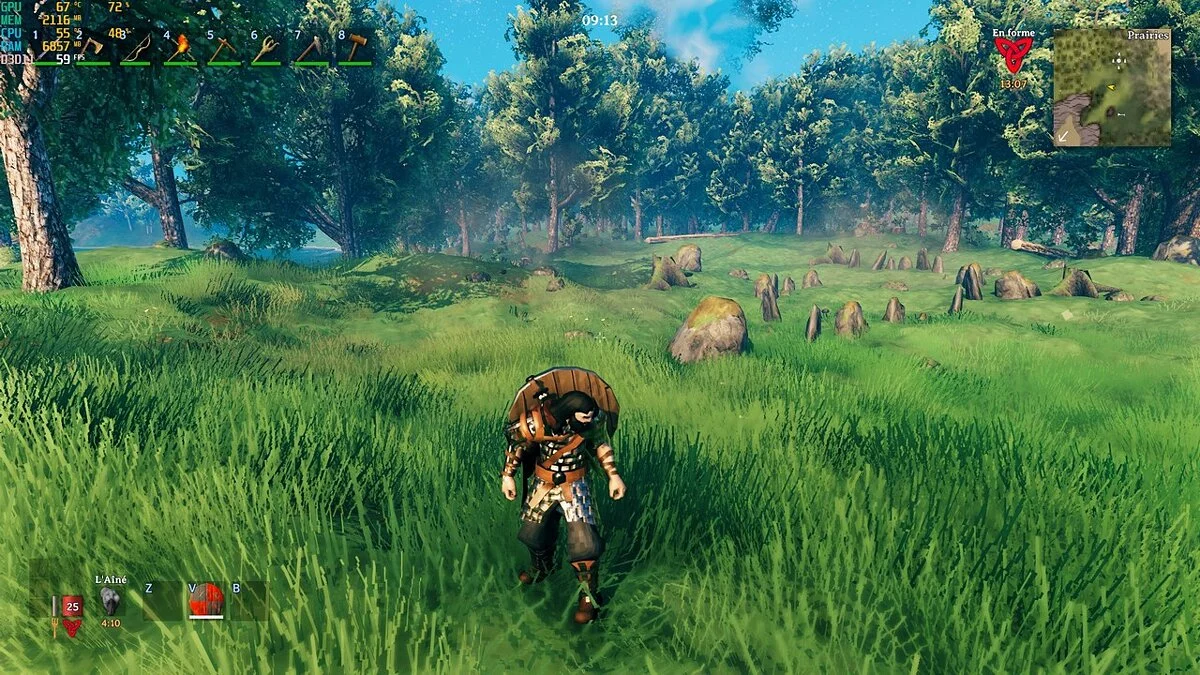Click the white crosshair marker on the minimap
Screen dimensions: 1200x675
coord(1119,60)
